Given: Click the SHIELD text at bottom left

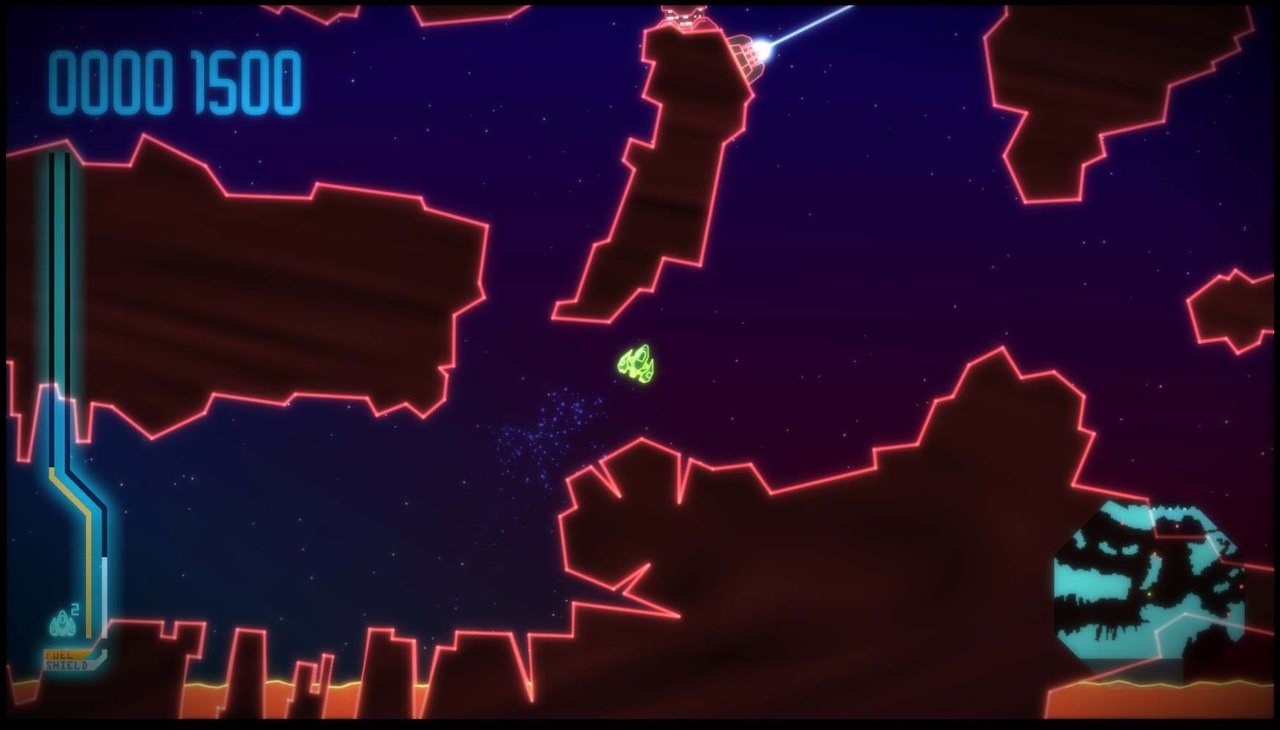Looking at the screenshot, I should tap(66, 664).
